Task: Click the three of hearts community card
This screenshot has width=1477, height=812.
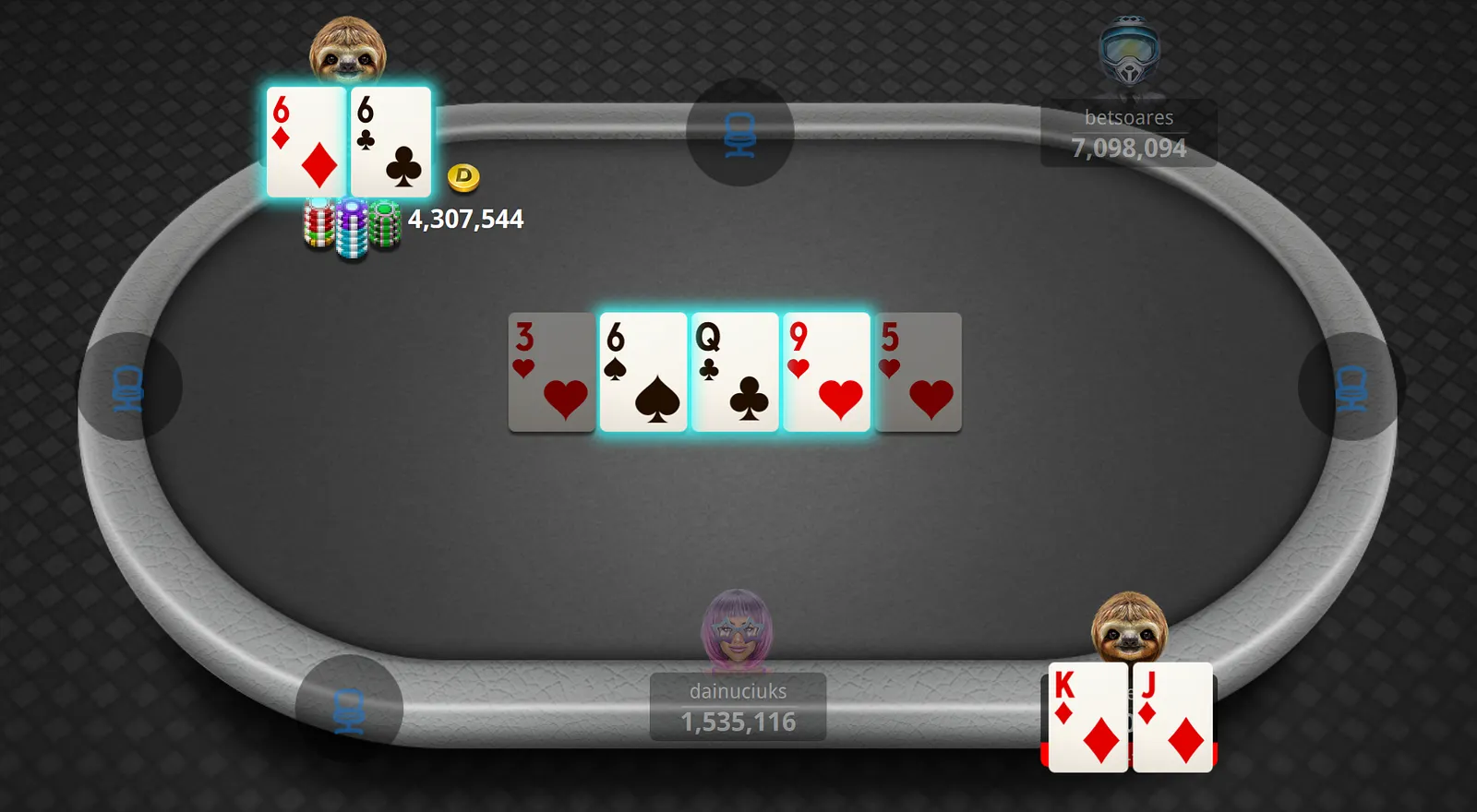Action: coord(551,373)
